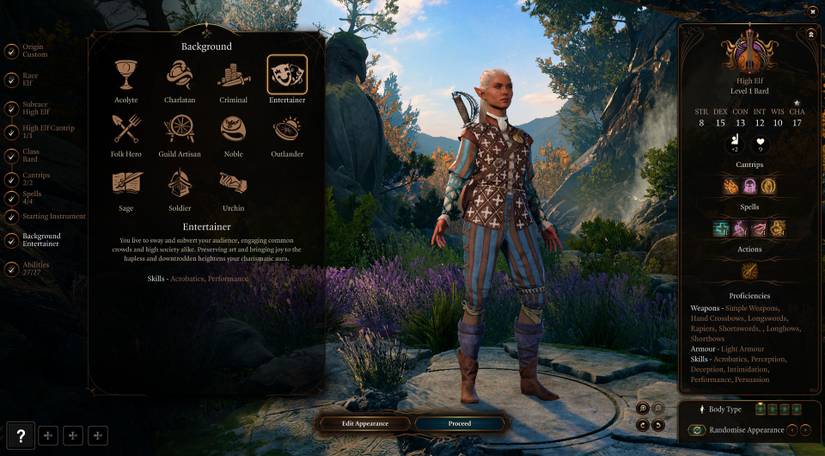
Task: Choose the Outlander background
Action: click(287, 130)
